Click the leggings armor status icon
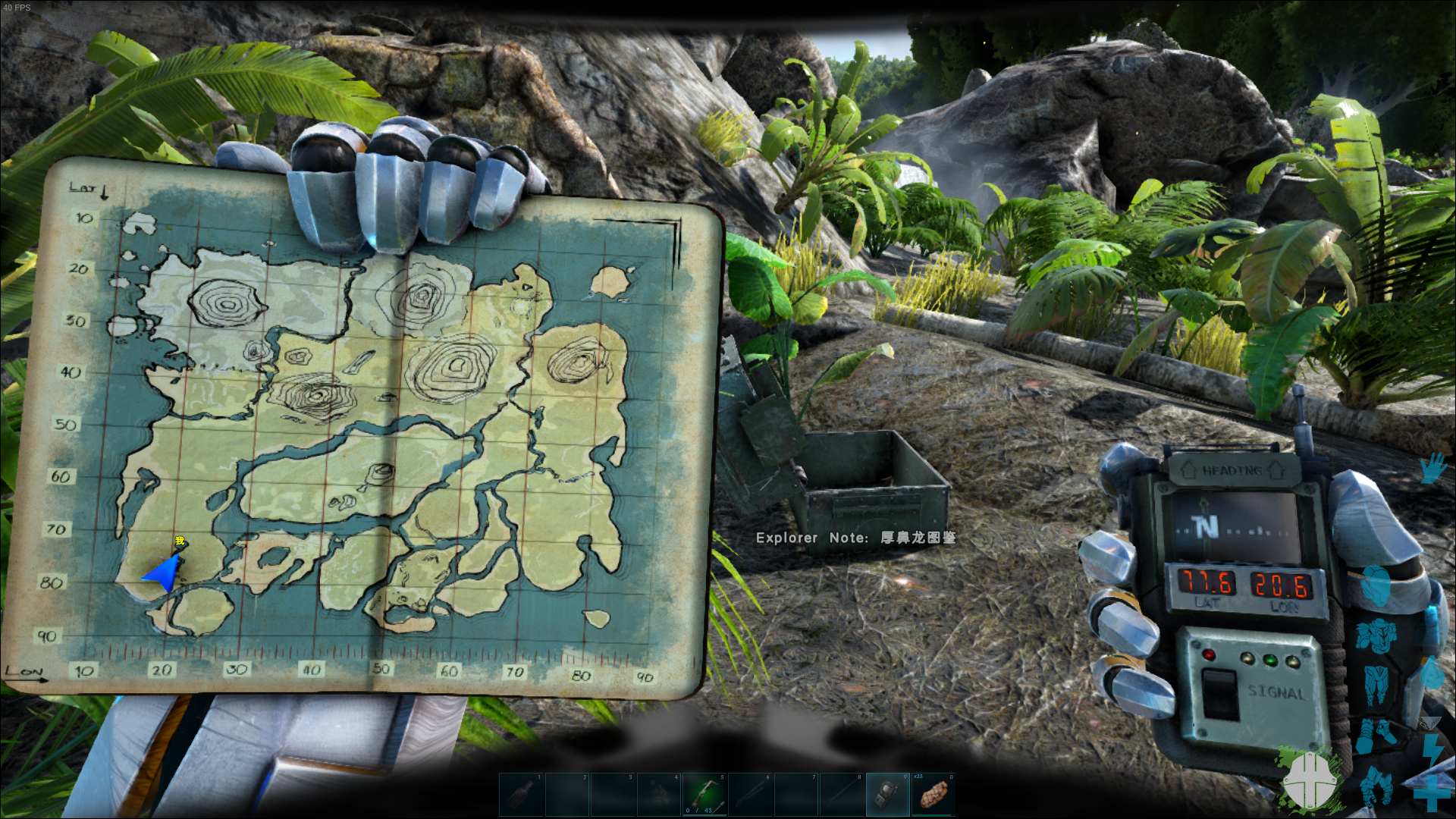1456x819 pixels. (x=1376, y=684)
